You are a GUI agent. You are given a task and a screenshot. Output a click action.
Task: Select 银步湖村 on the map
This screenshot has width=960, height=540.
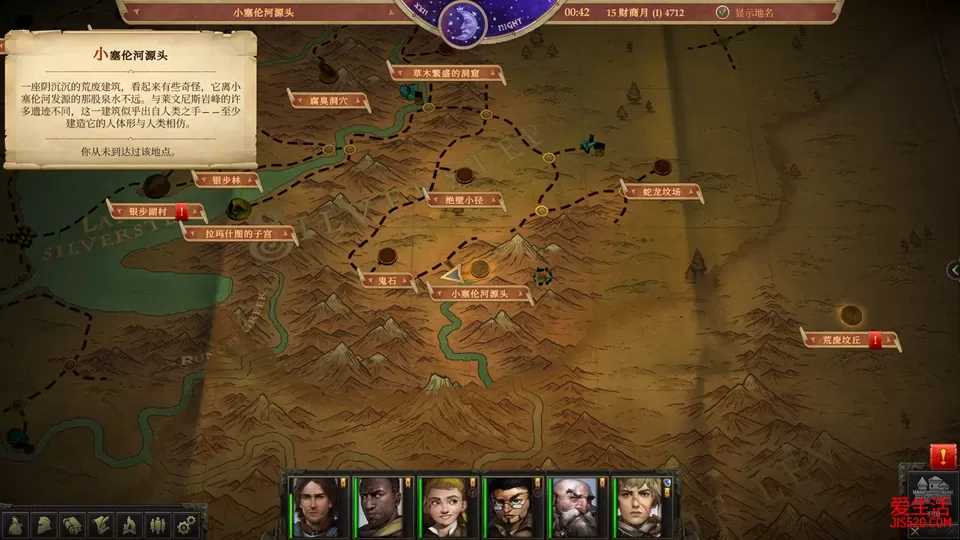click(x=153, y=212)
